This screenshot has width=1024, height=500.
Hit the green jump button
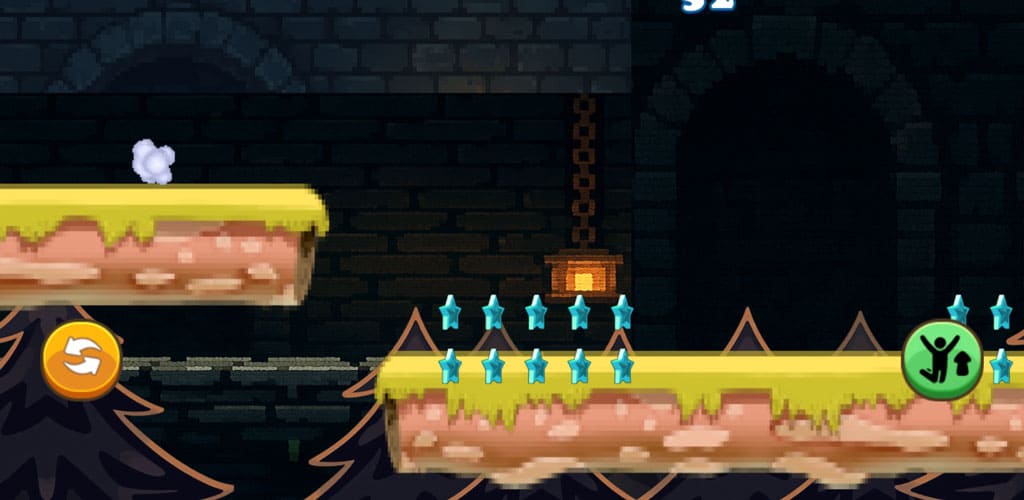[942, 360]
